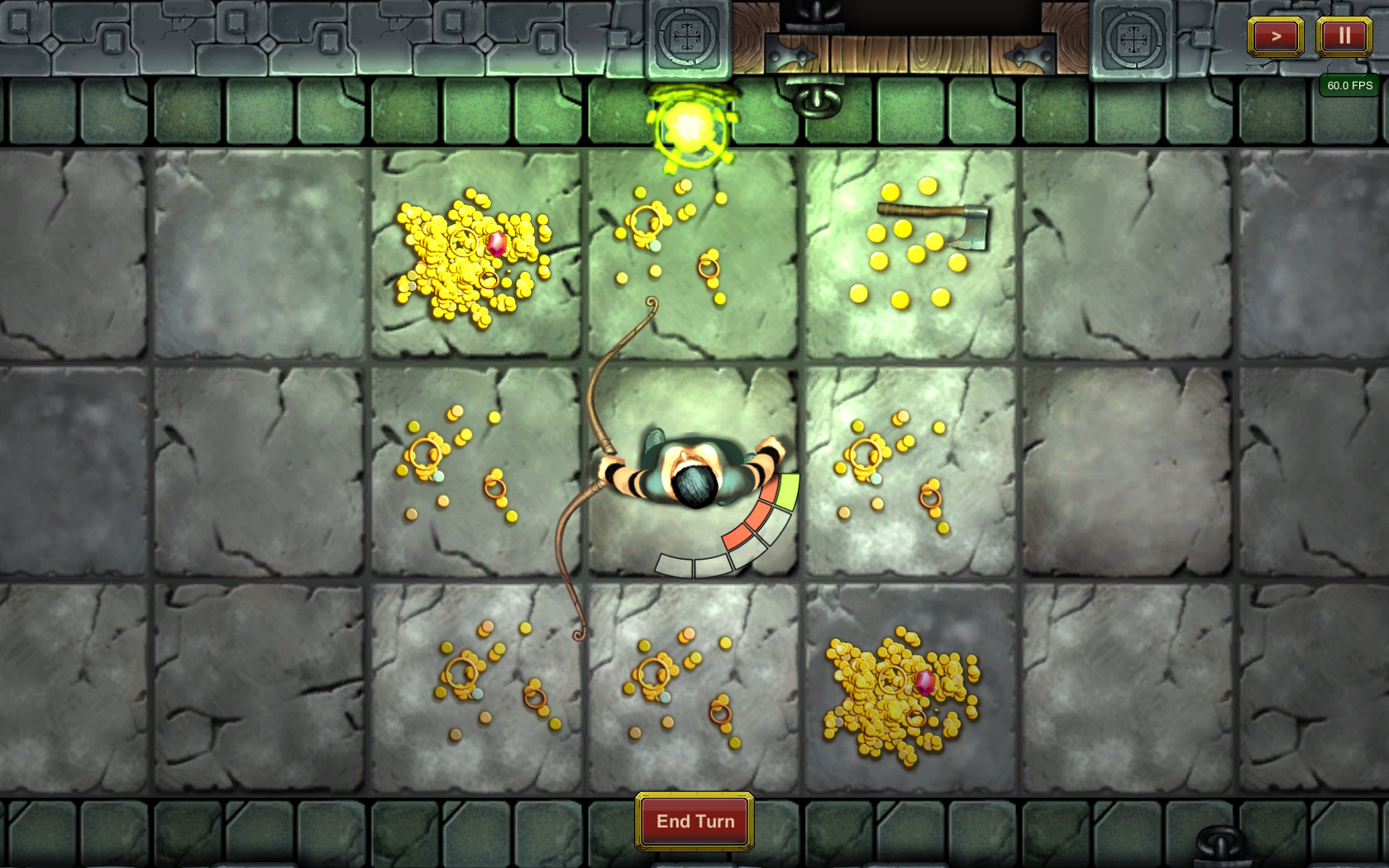1389x868 pixels.
Task: Click the End Turn button
Action: point(694,821)
